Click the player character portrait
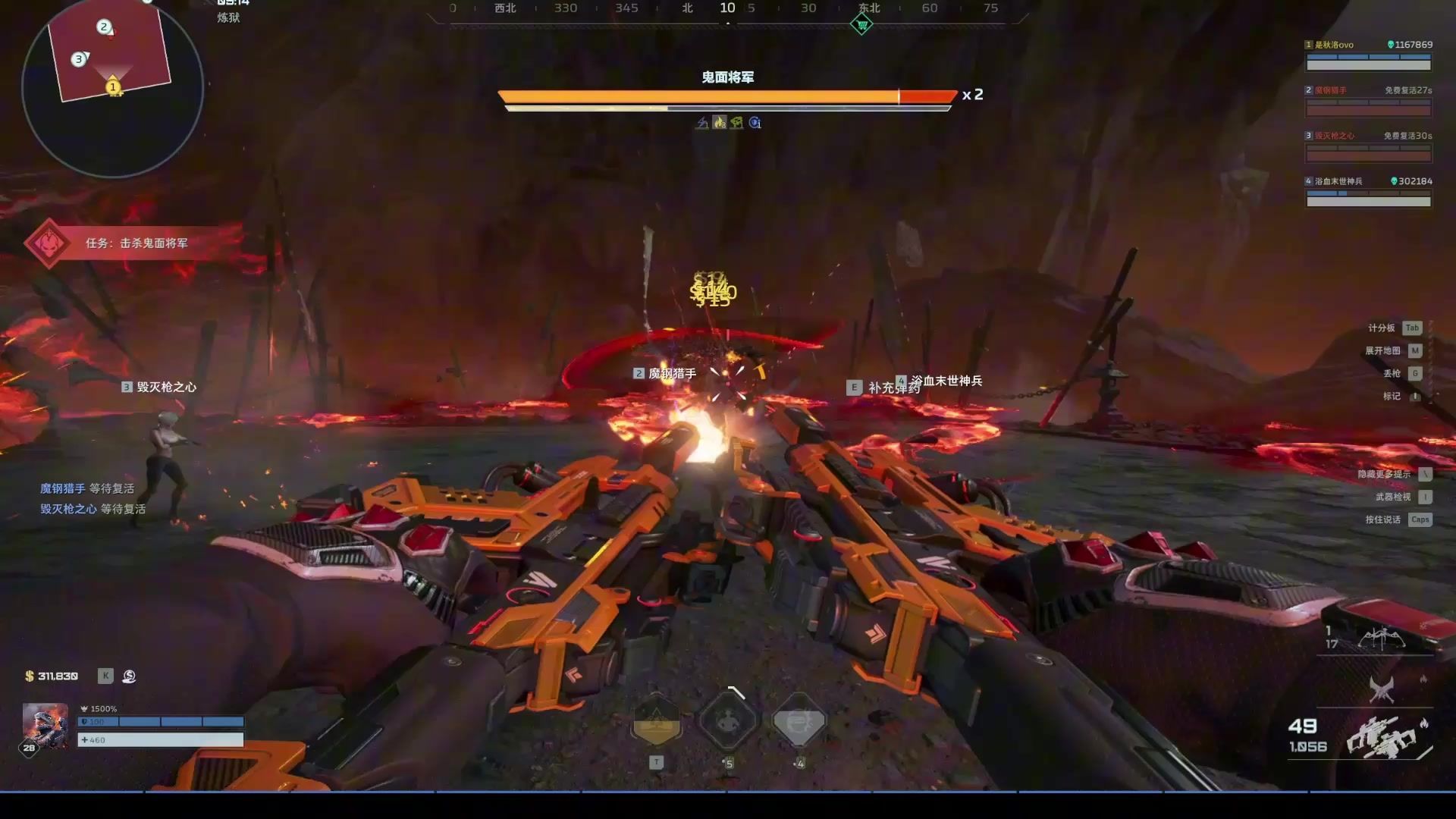This screenshot has height=819, width=1456. coord(45,726)
